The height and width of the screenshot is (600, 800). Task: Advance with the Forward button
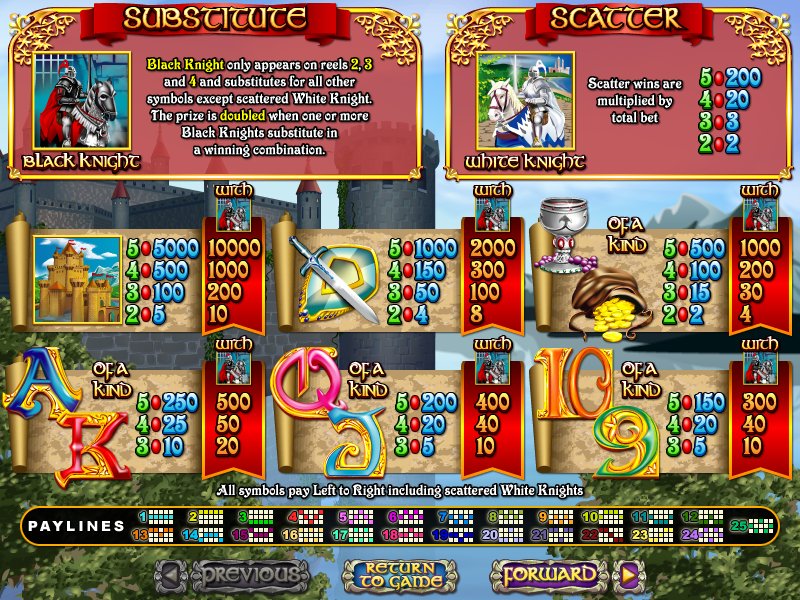tap(549, 575)
